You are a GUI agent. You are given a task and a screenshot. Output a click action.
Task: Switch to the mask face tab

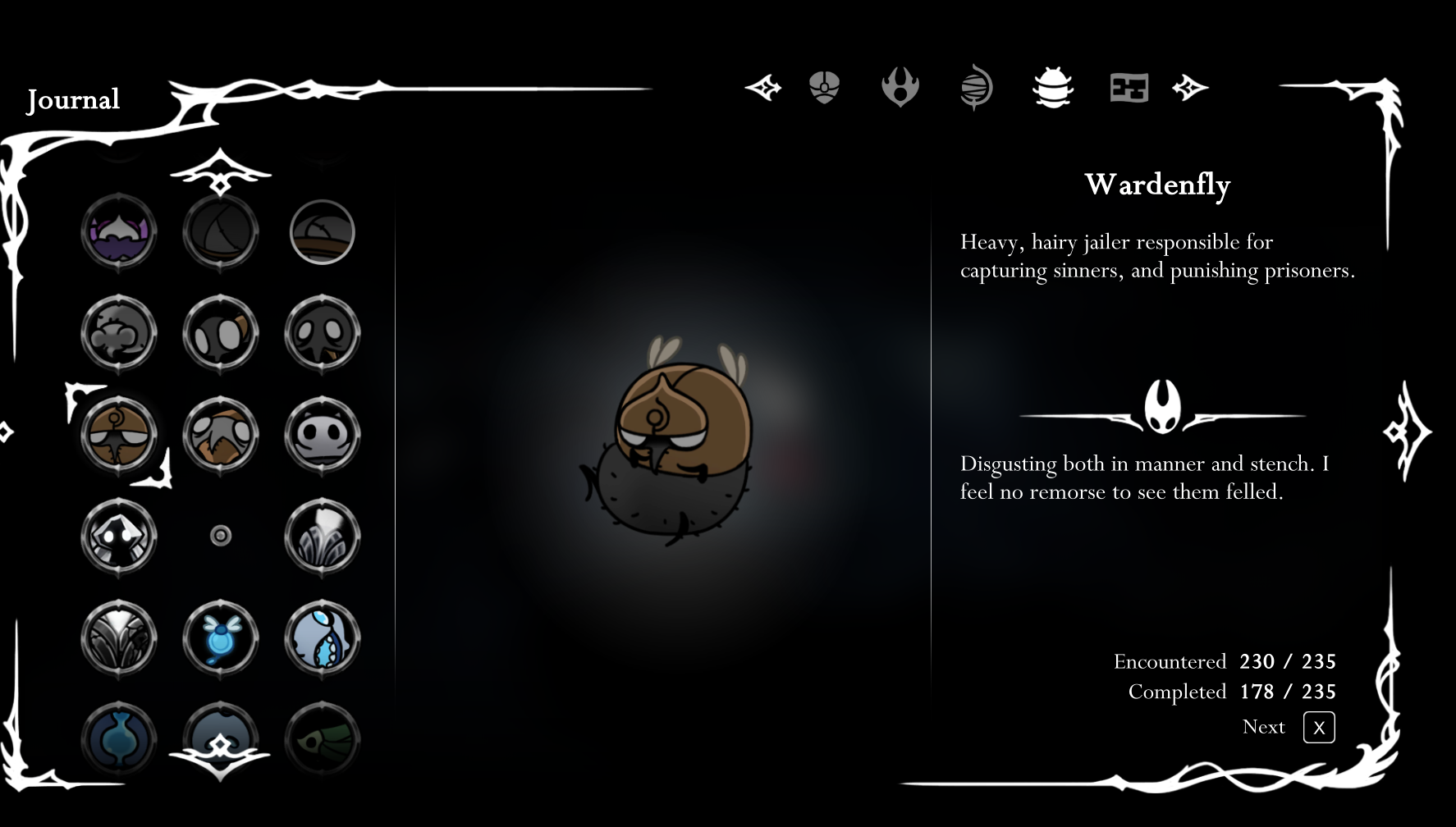pyautogui.click(x=824, y=87)
